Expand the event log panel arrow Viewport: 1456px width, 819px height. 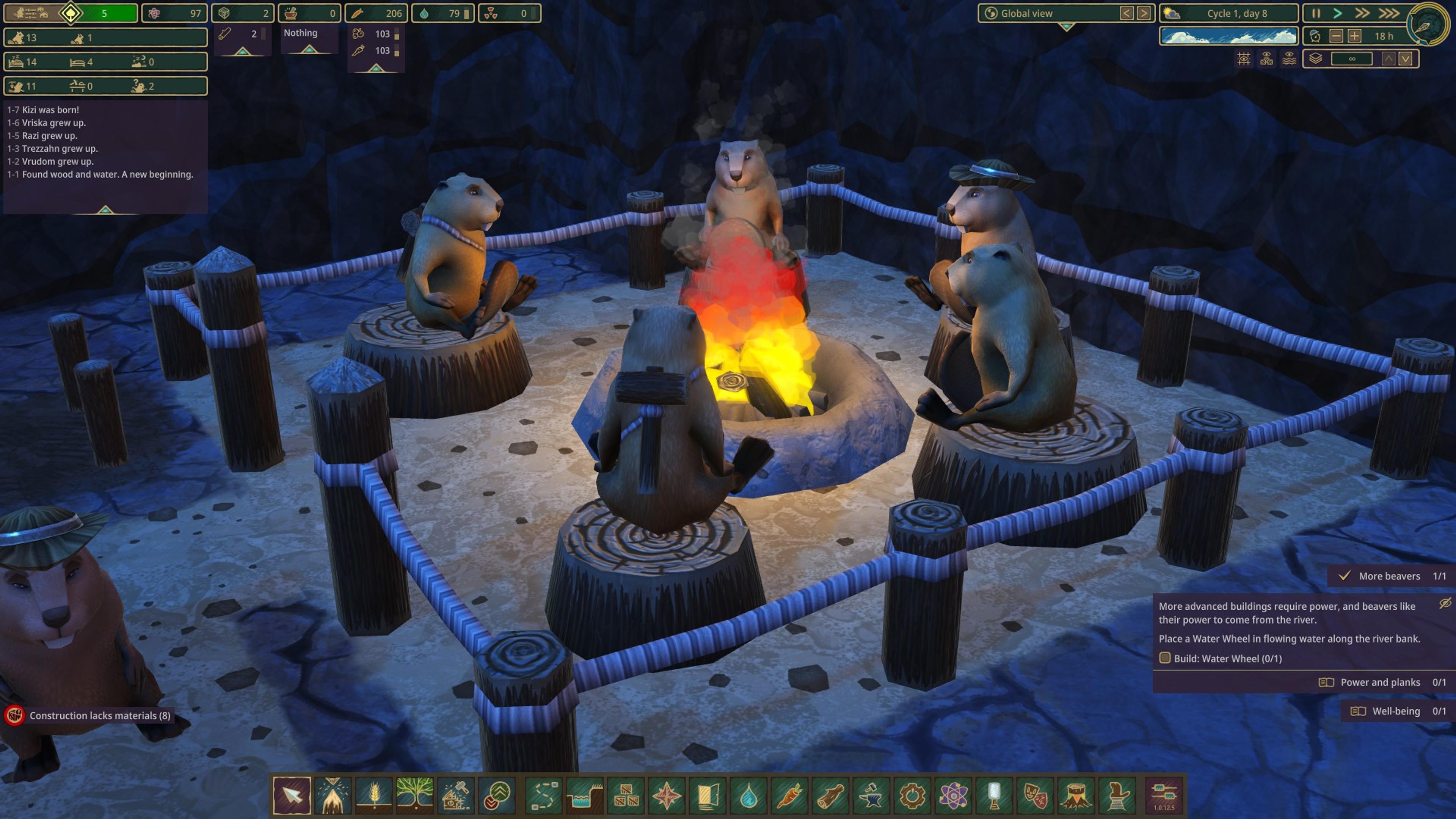[105, 210]
